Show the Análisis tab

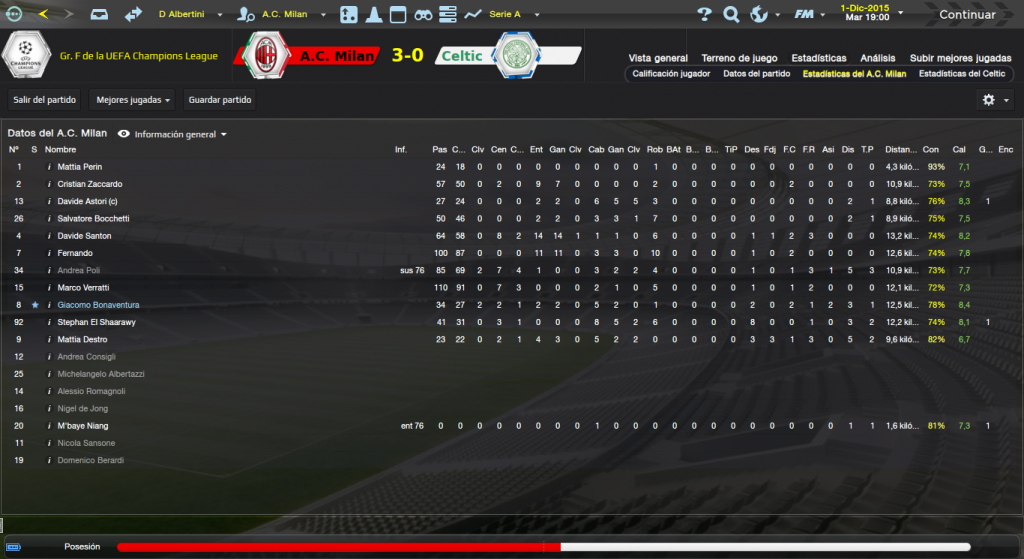pyautogui.click(x=878, y=58)
